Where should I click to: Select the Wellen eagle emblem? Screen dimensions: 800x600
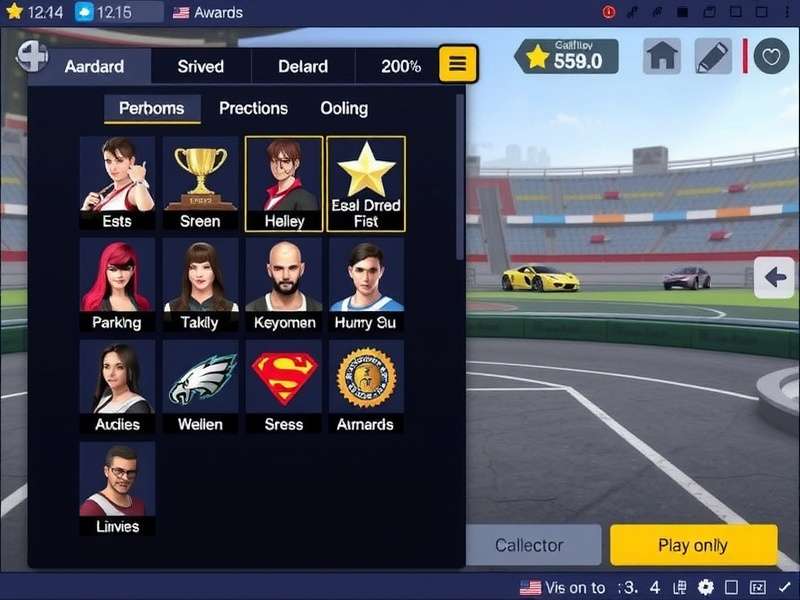coord(200,386)
